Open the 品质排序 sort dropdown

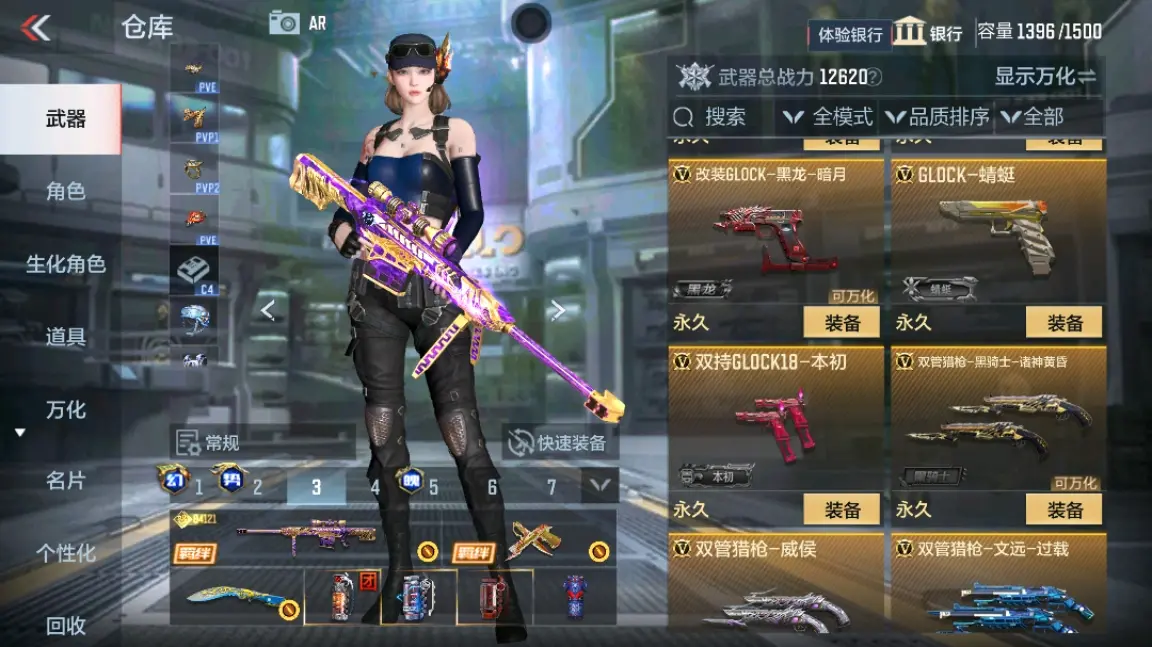937,117
